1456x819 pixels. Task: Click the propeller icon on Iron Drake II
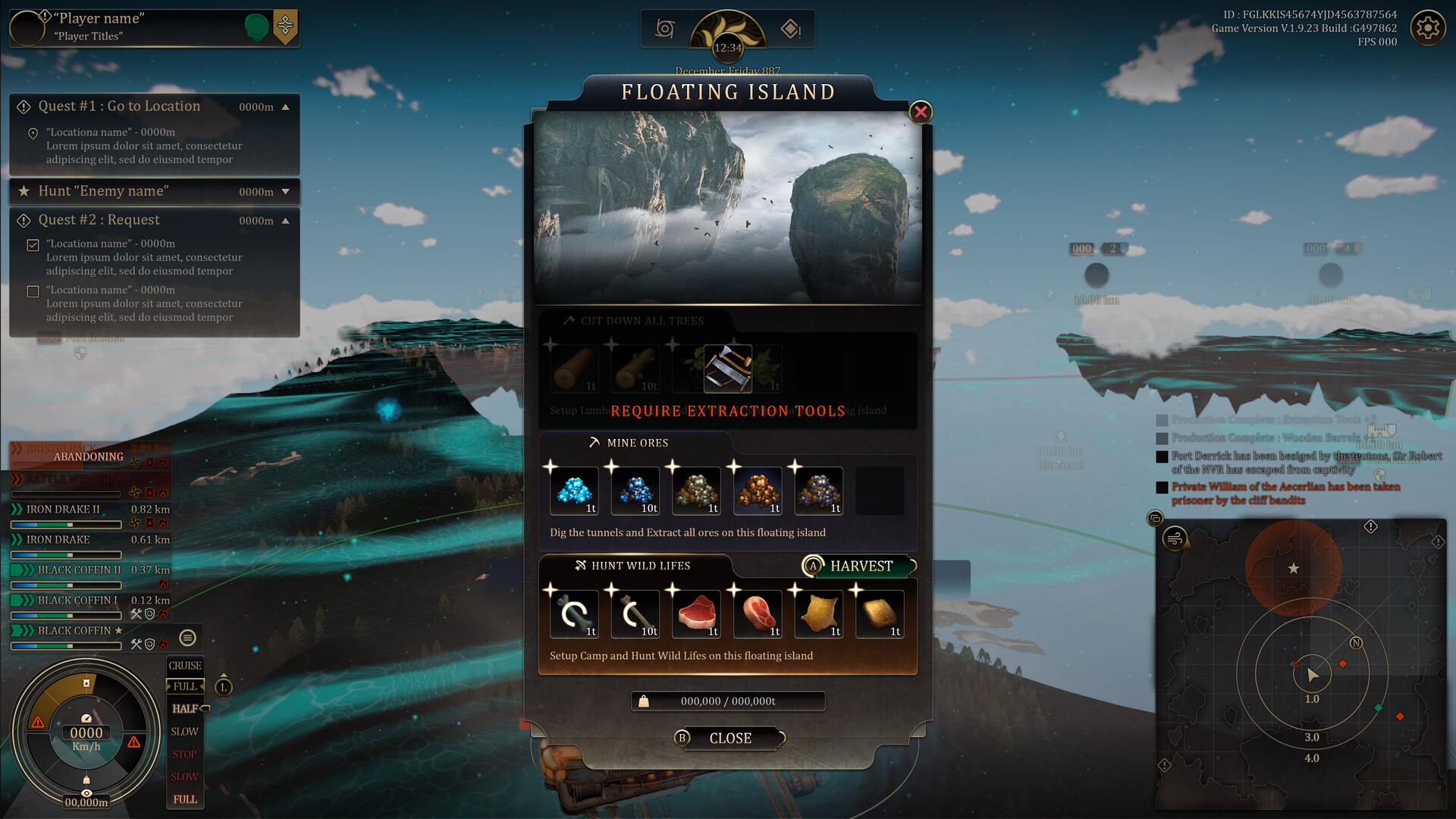click(133, 522)
